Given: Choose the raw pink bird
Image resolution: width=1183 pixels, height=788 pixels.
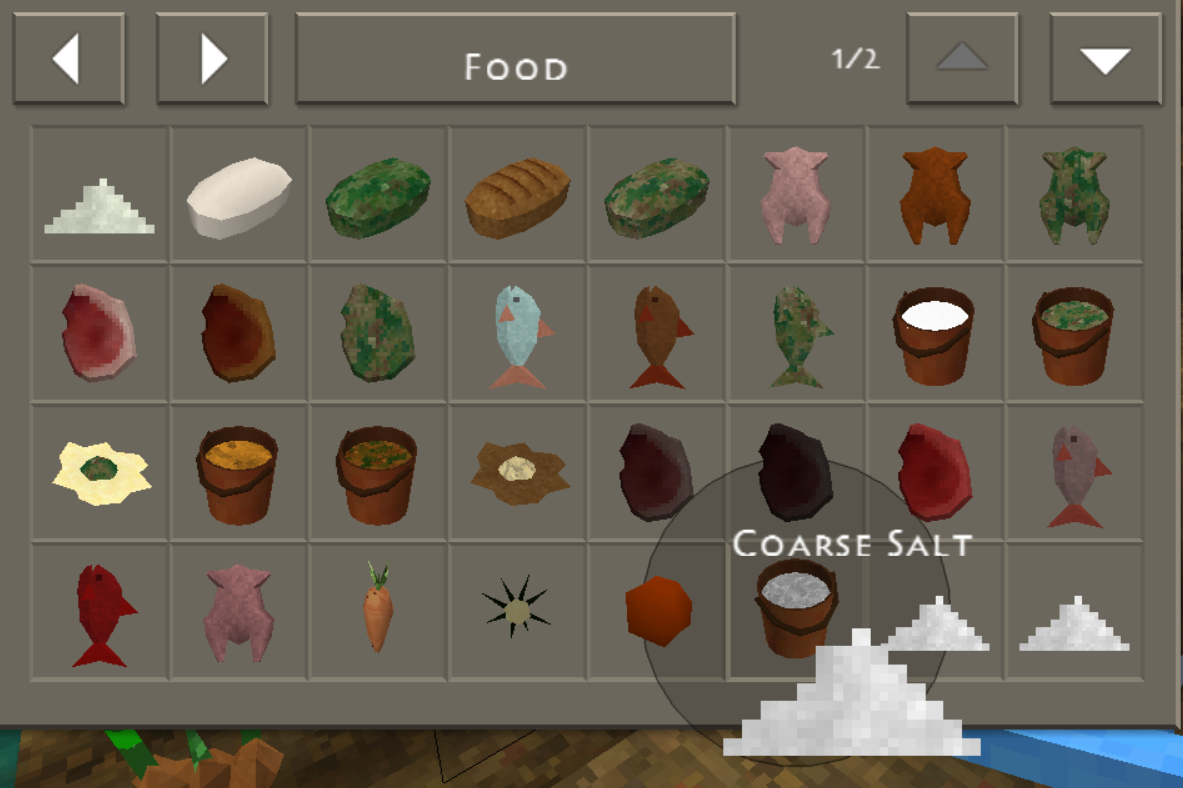Looking at the screenshot, I should point(796,196).
